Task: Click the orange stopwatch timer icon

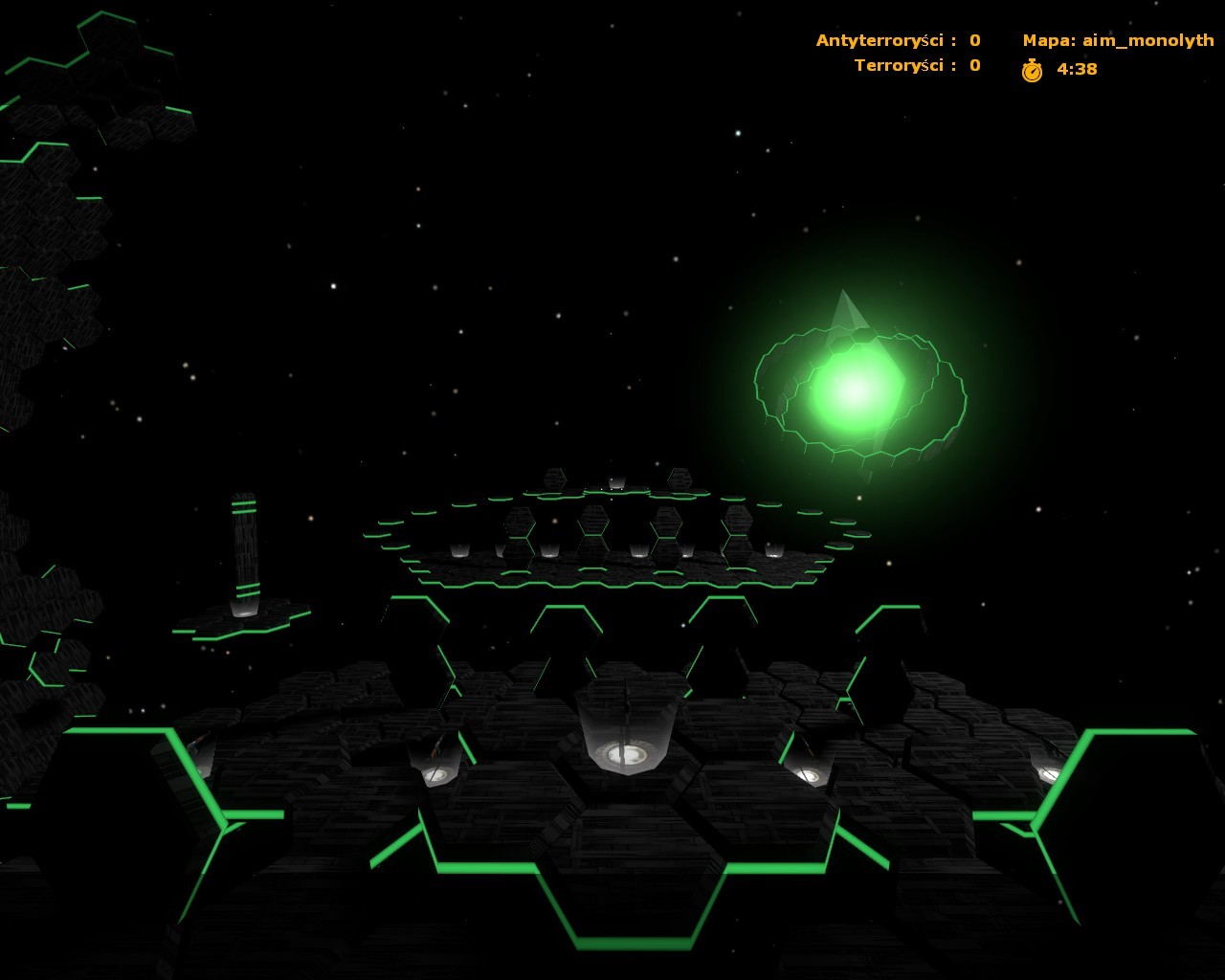Action: click(x=1032, y=68)
